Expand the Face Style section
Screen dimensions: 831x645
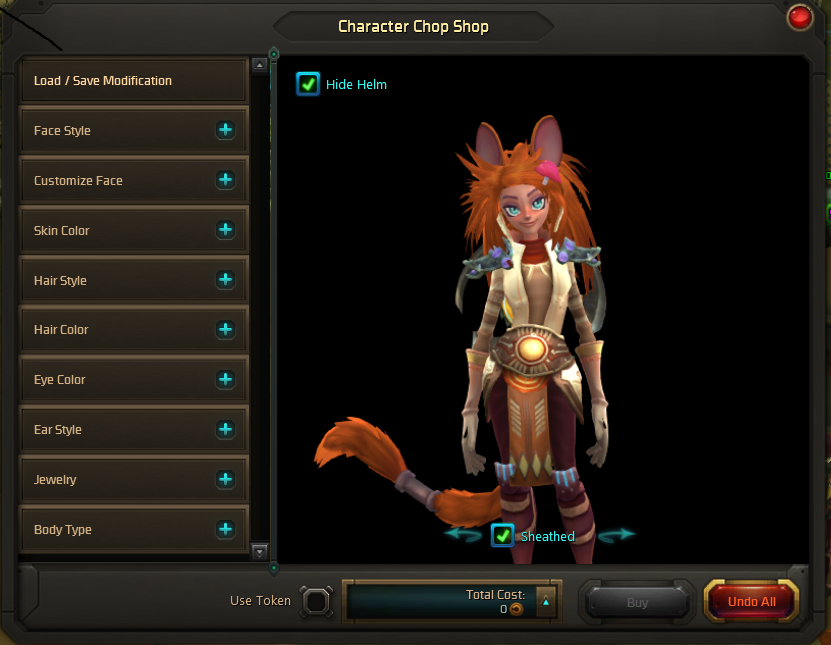[225, 130]
